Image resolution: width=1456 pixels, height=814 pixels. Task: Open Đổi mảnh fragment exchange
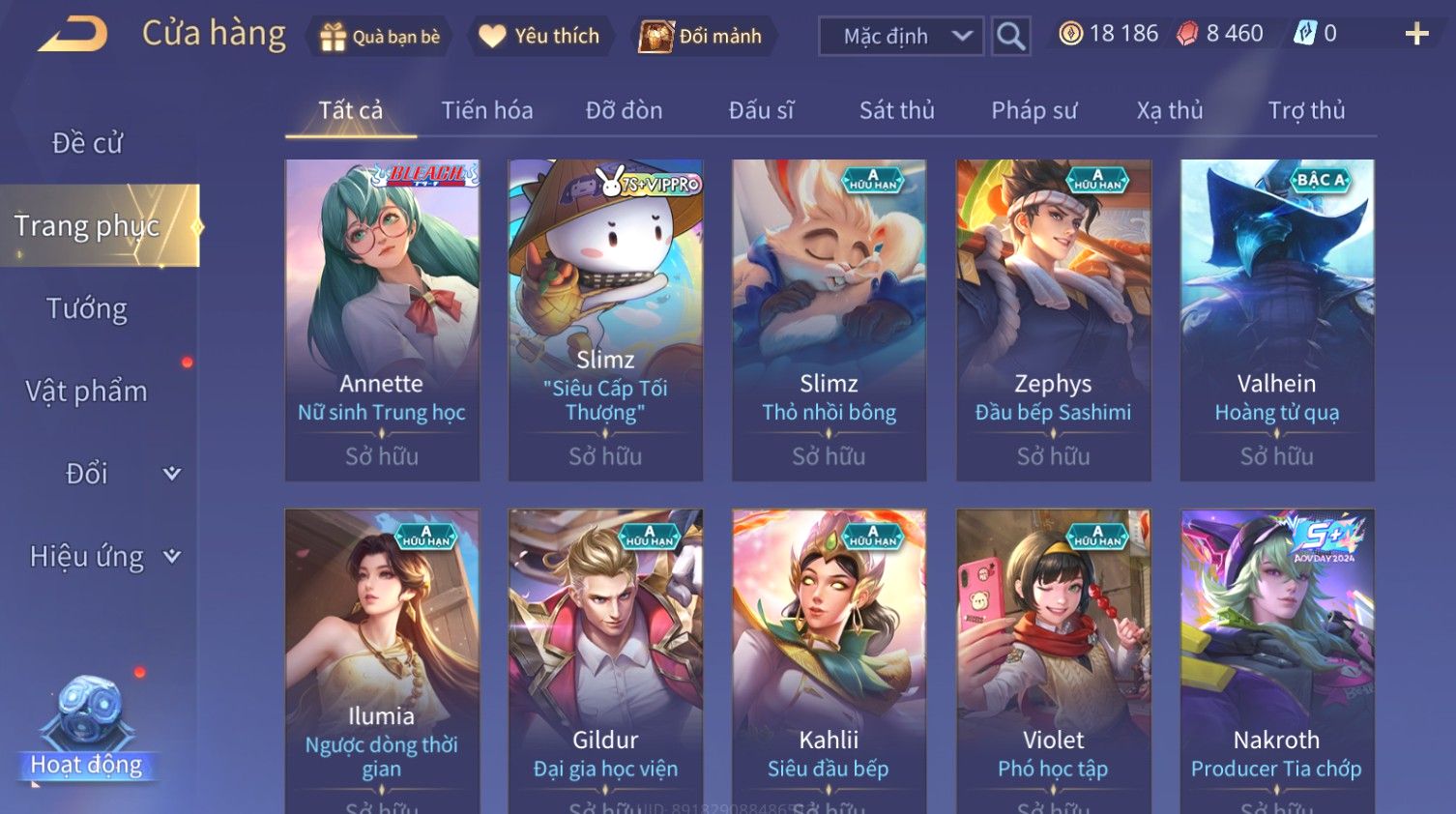(x=702, y=37)
